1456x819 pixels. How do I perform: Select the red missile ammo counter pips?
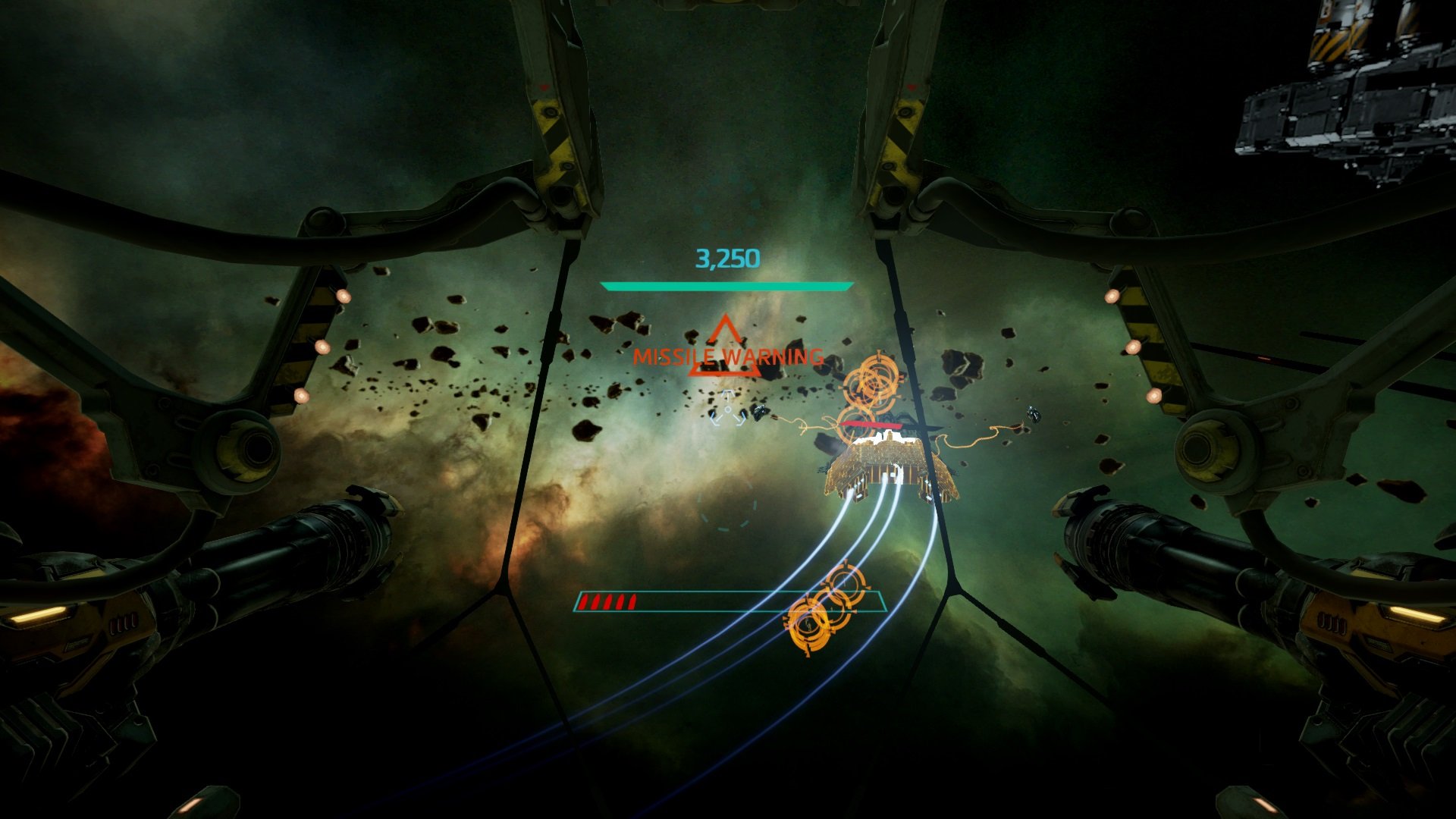click(x=607, y=604)
